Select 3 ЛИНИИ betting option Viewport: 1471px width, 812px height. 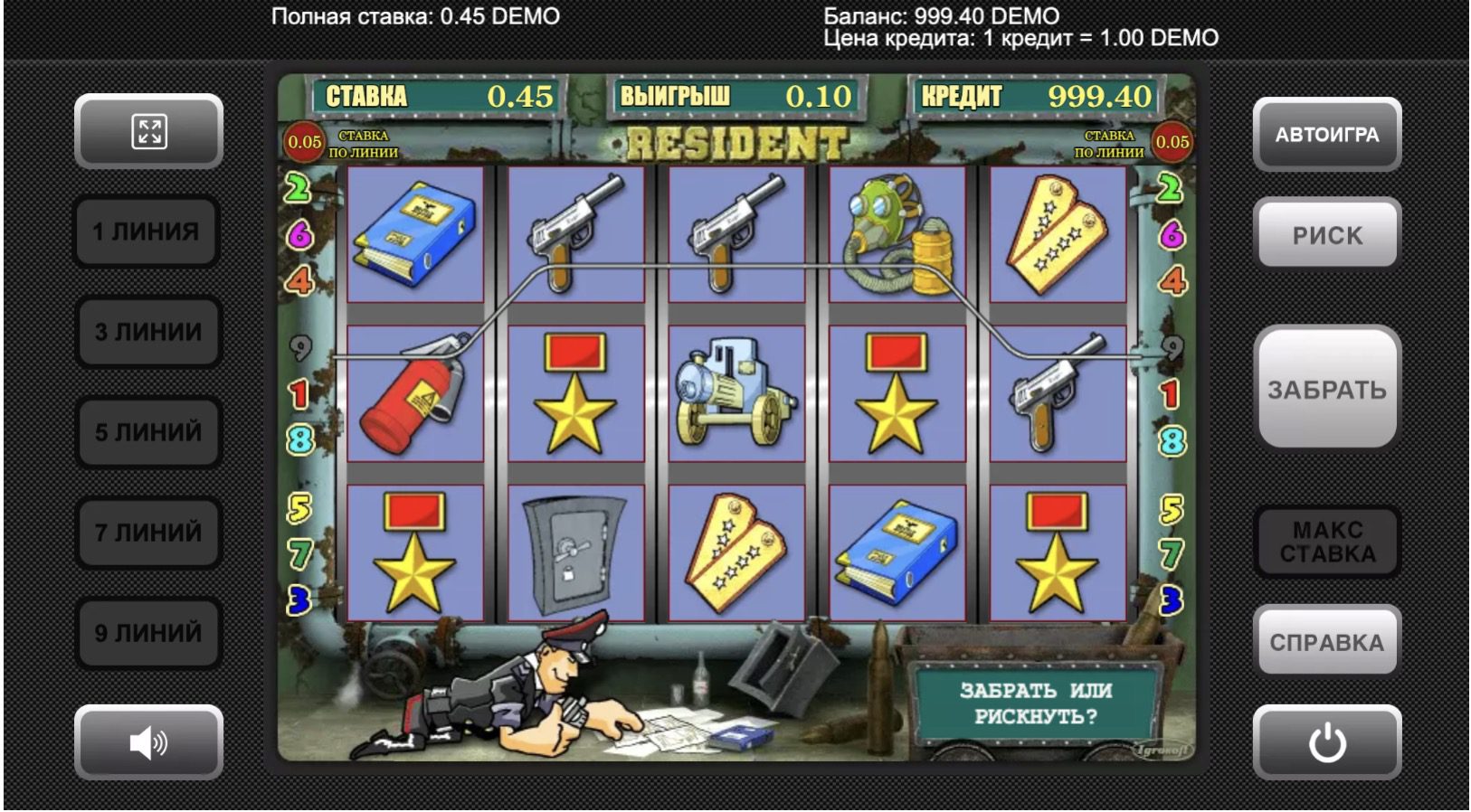tap(147, 332)
